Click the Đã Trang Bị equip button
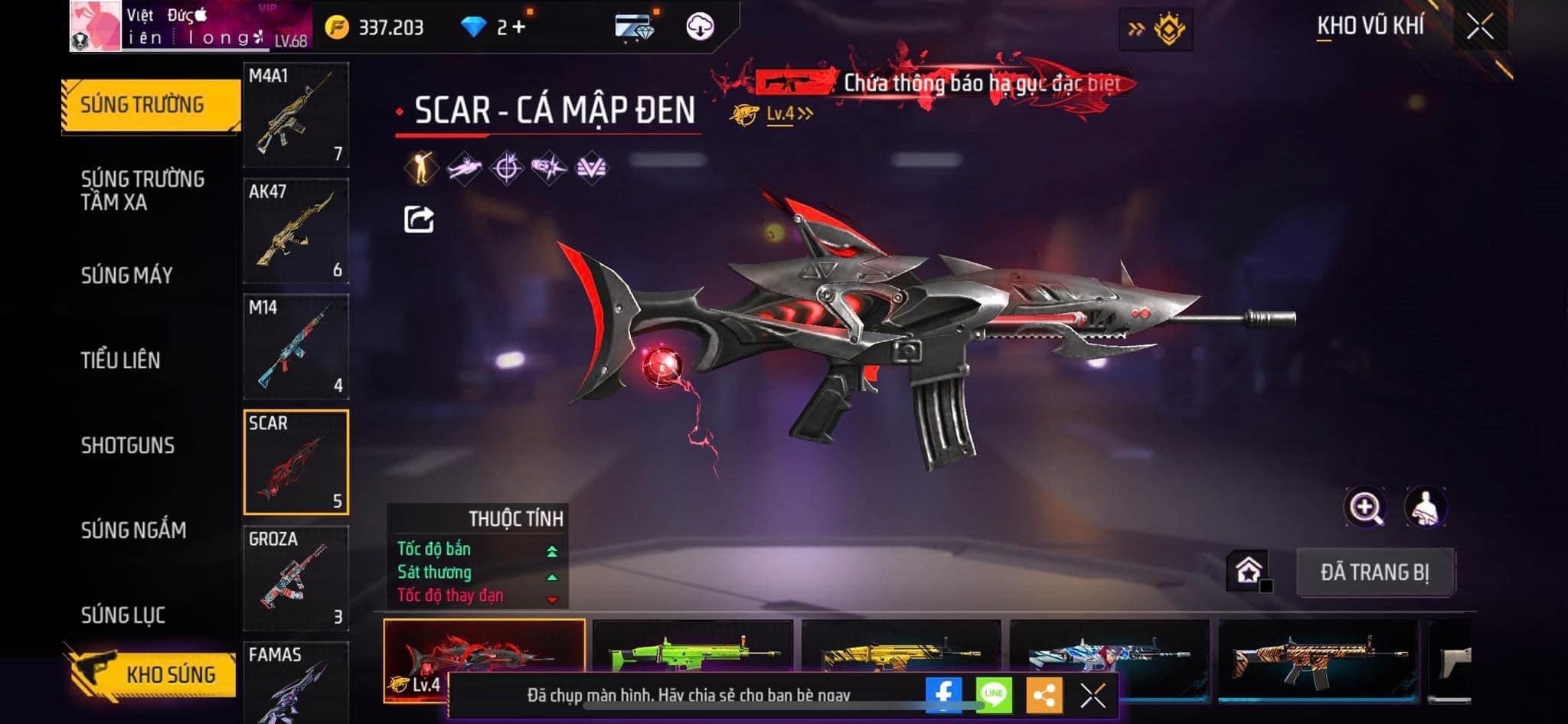This screenshot has height=724, width=1568. 1375,572
